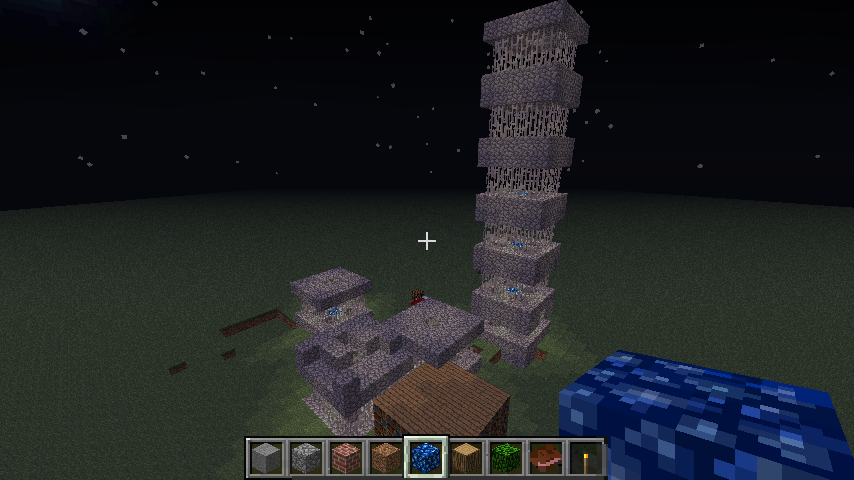
Task: Select the brown mushroom hotbar slot
Action: [x=545, y=458]
